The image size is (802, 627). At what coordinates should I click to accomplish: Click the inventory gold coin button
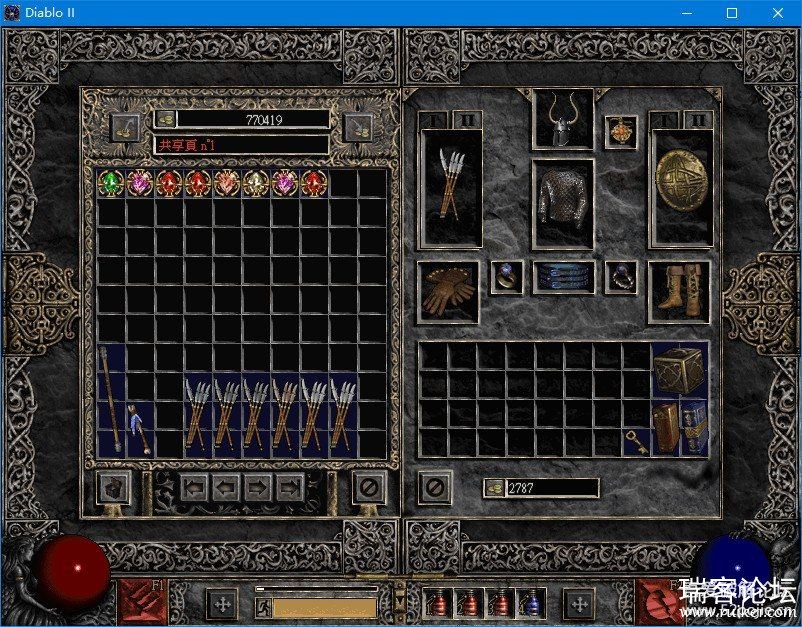(494, 488)
